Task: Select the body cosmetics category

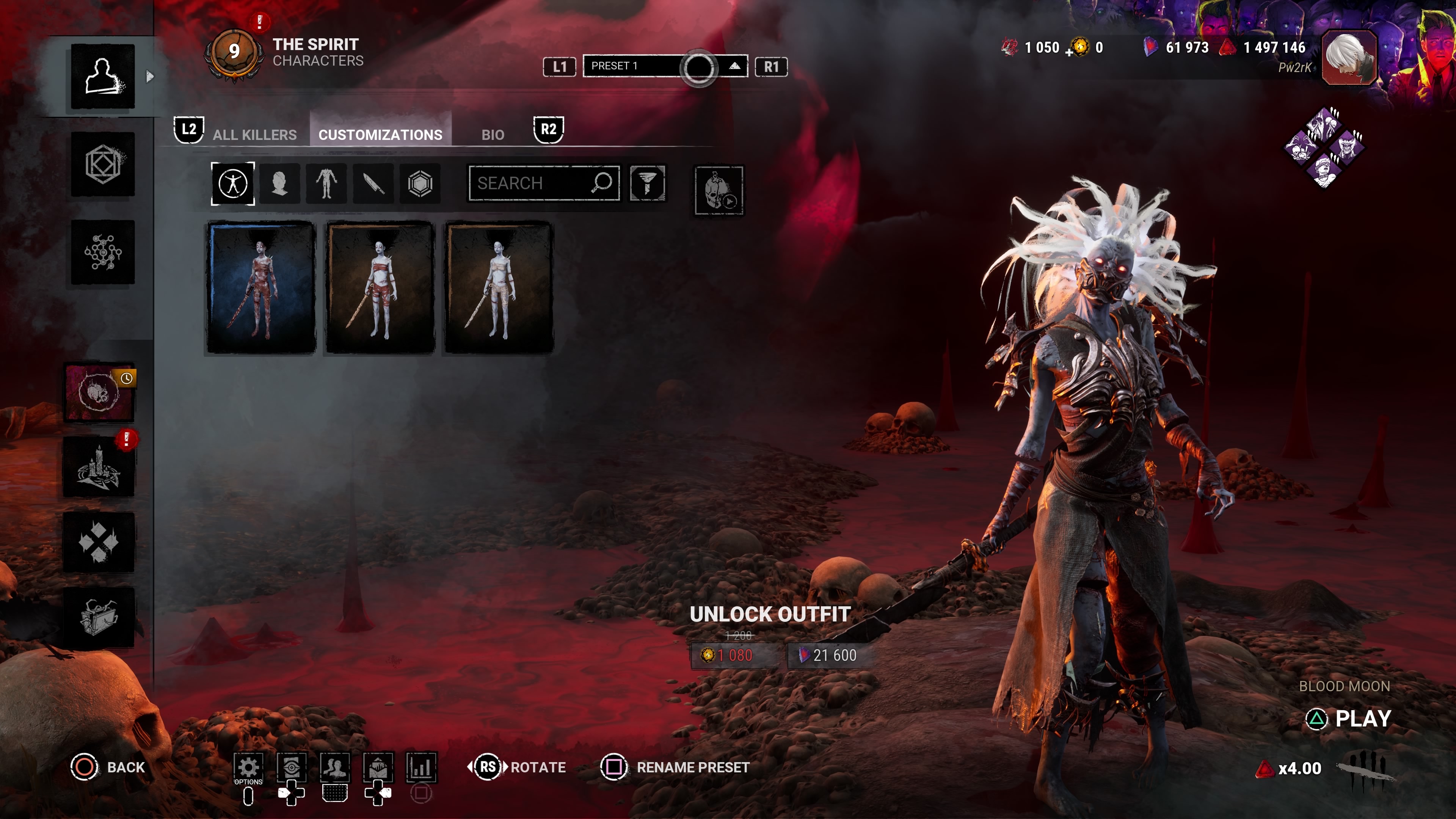Action: coord(327,183)
